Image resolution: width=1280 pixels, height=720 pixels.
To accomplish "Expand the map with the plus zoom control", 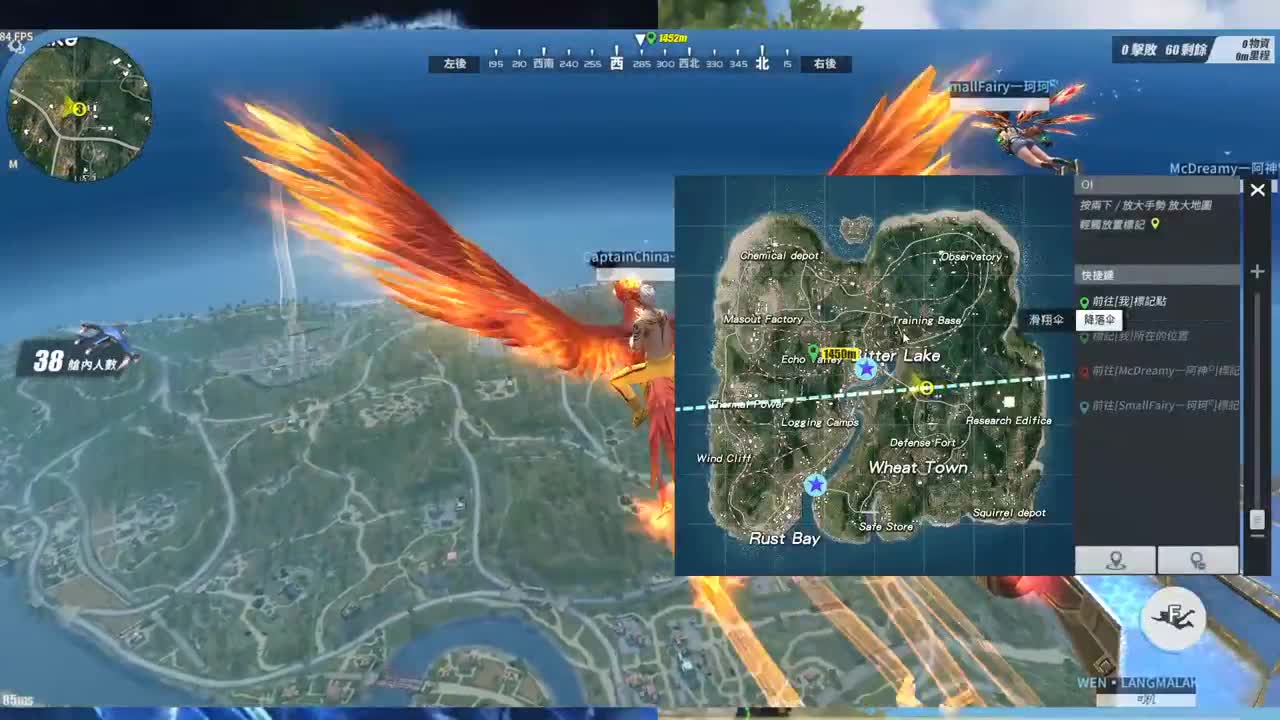I will 1256,270.
